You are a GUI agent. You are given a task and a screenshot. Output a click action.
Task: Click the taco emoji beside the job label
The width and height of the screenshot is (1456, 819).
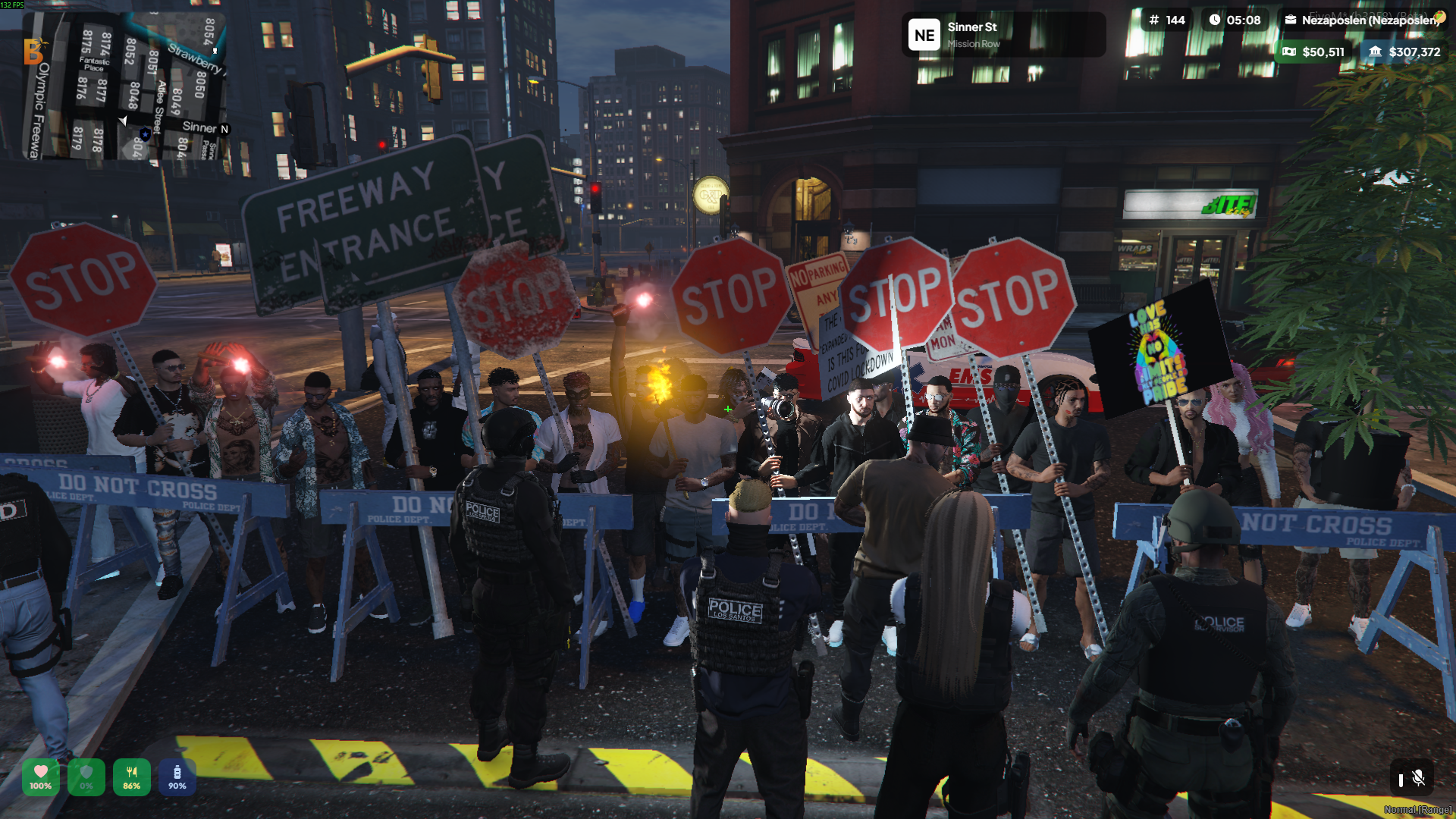(x=1439, y=17)
